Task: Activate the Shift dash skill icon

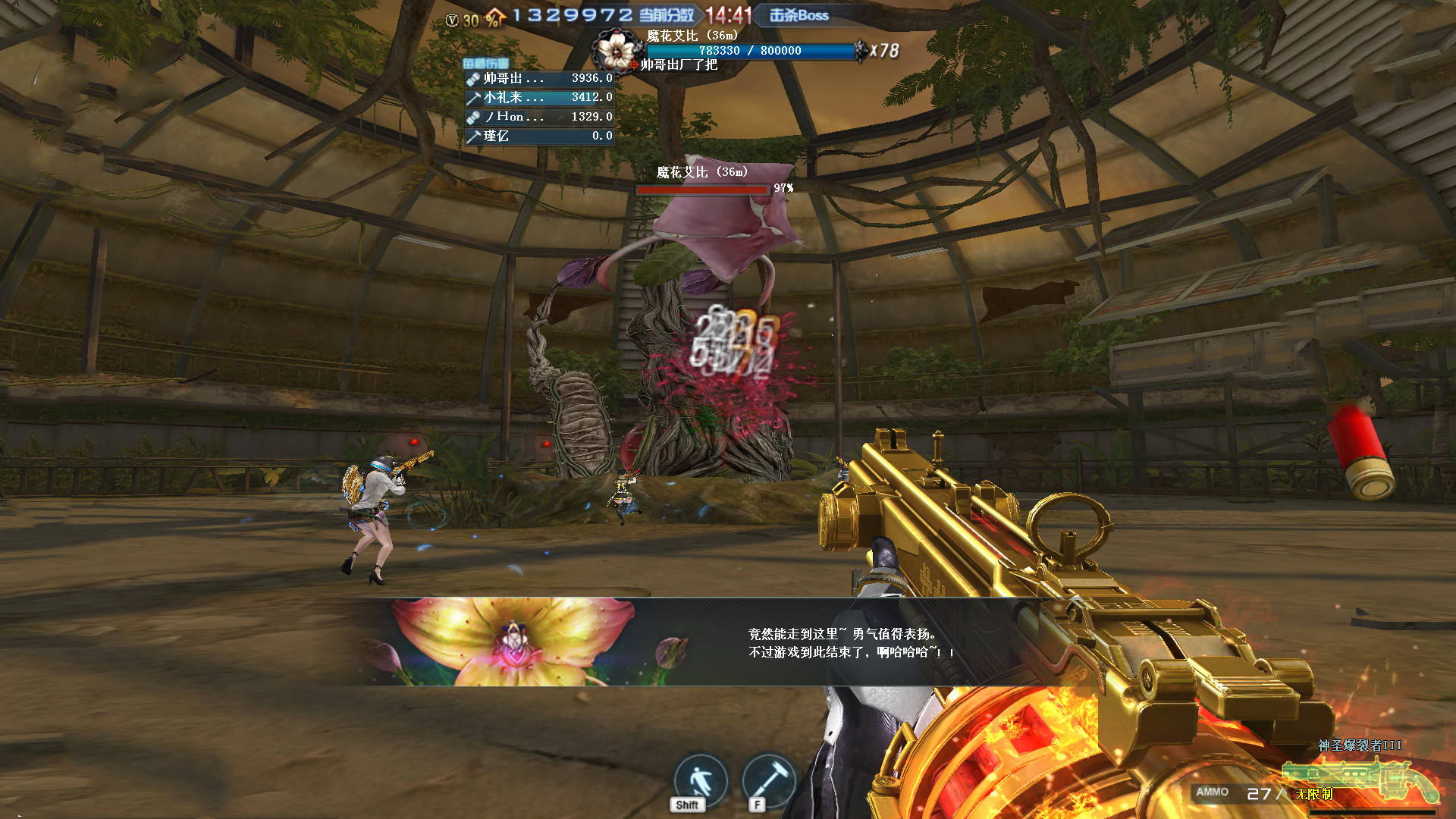Action: (699, 780)
